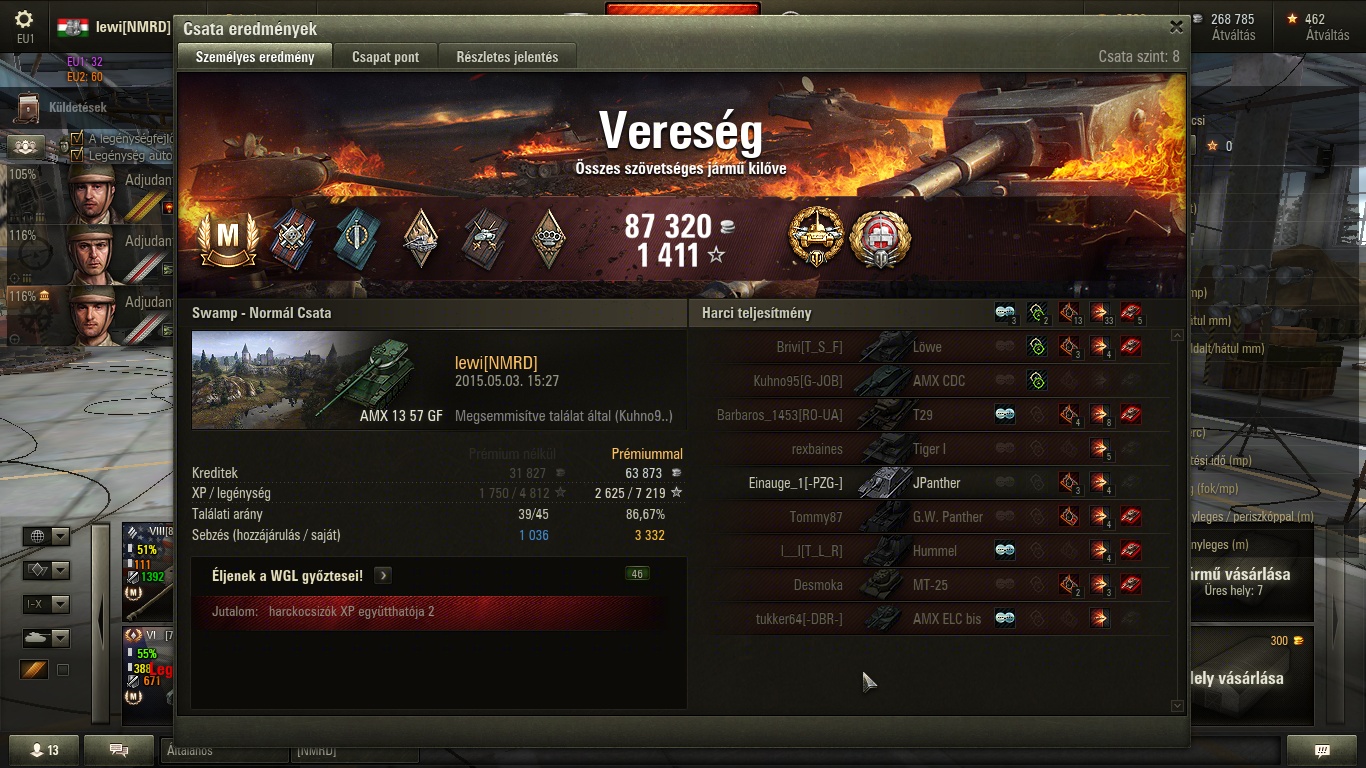Expand the Éljenek a WGL győztesei mission arrow
The image size is (1366, 768).
click(x=383, y=576)
